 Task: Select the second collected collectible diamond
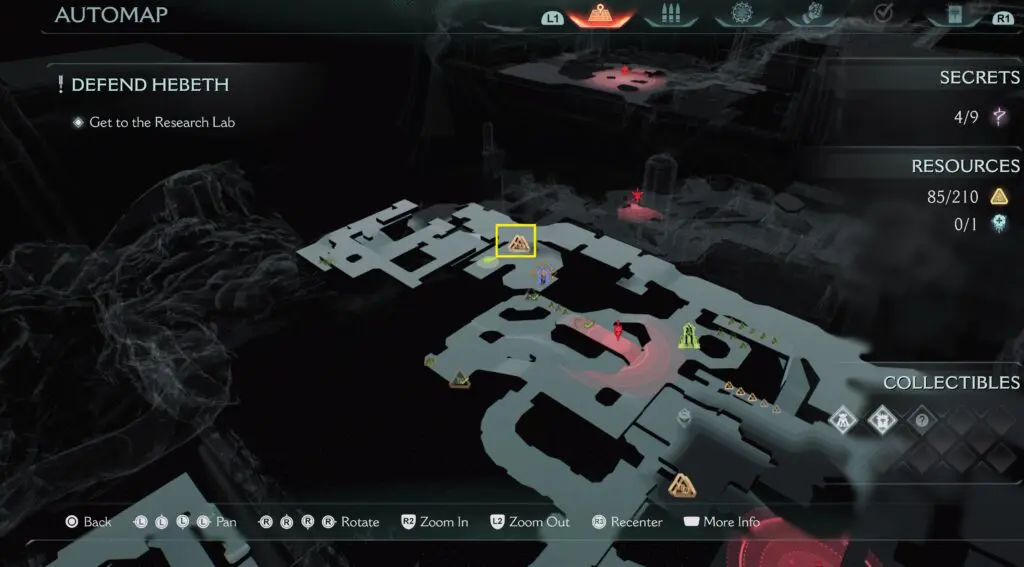(x=882, y=419)
